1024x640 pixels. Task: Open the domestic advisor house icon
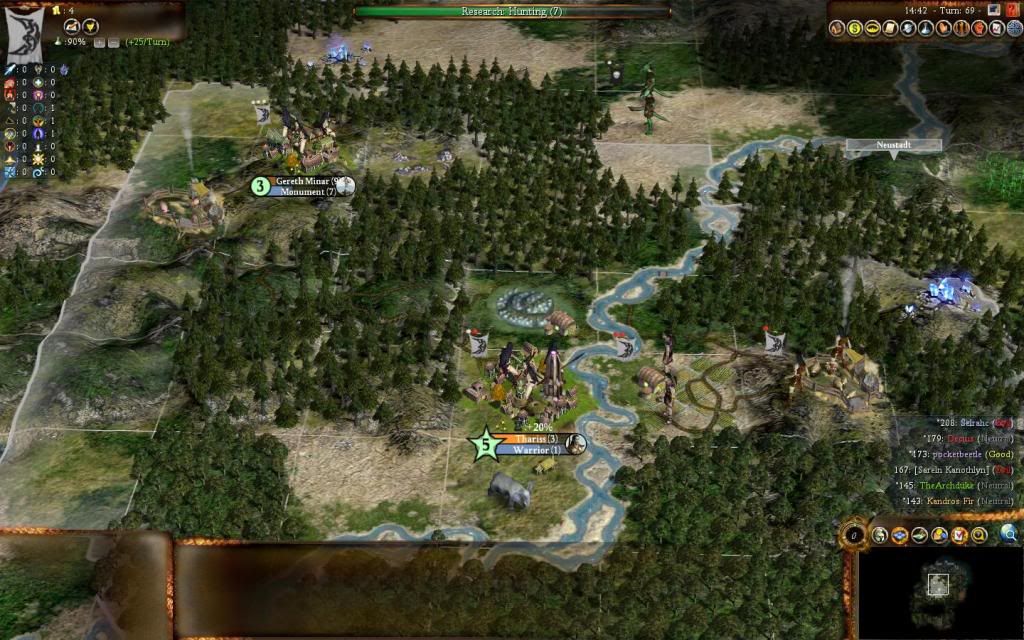pos(838,28)
